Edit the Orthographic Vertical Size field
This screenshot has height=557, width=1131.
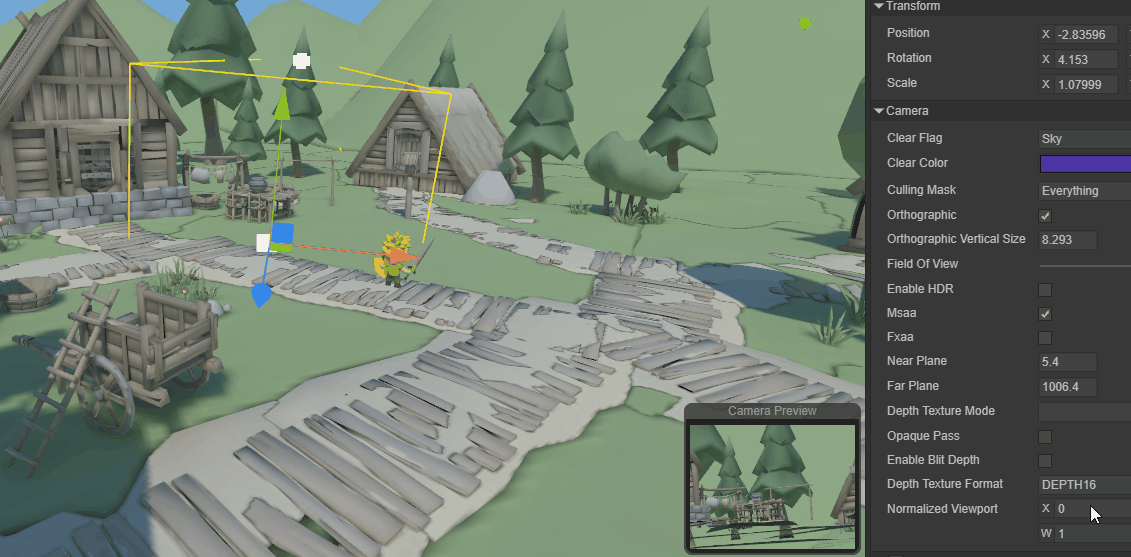[x=1067, y=240]
